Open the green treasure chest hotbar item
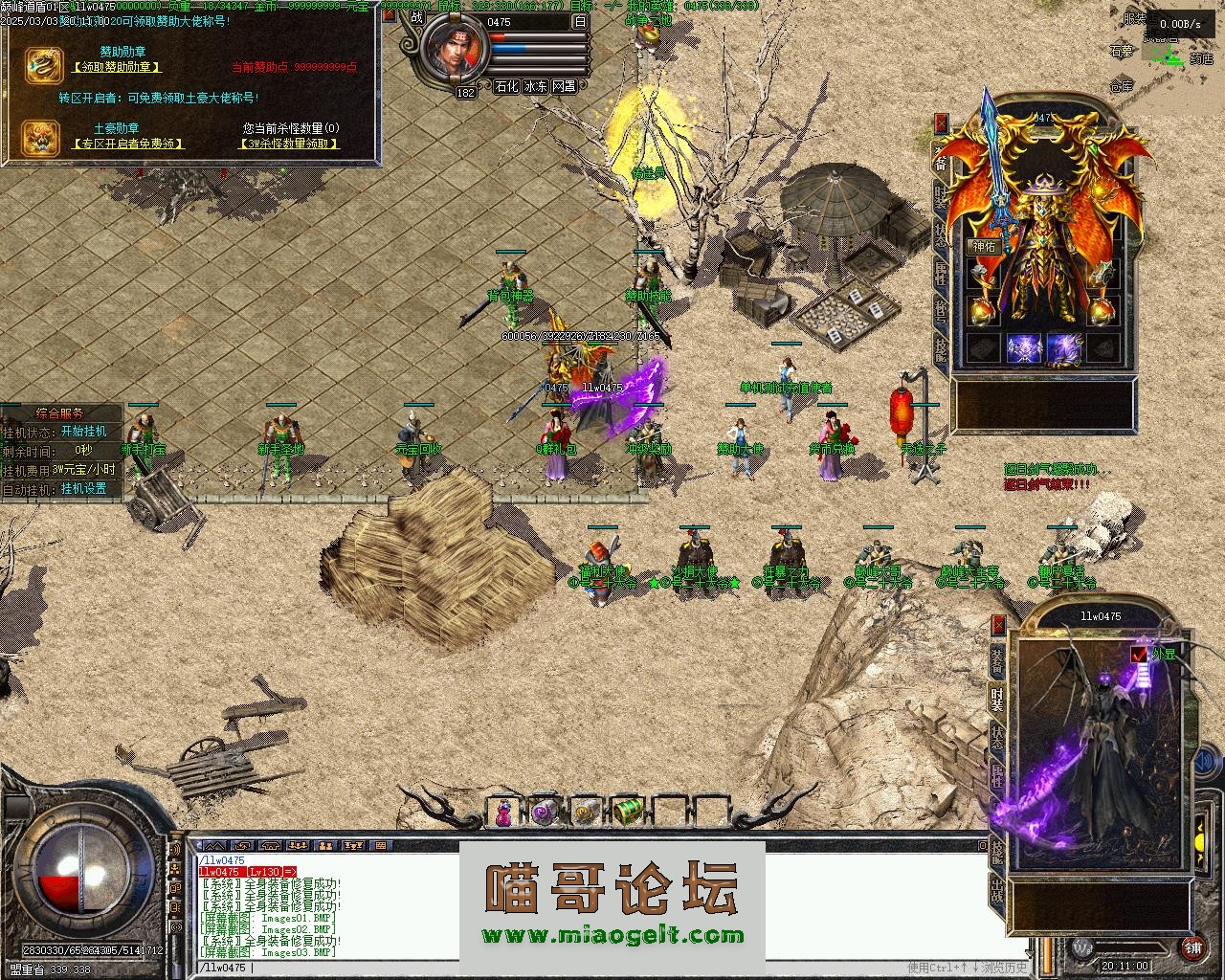 627,812
